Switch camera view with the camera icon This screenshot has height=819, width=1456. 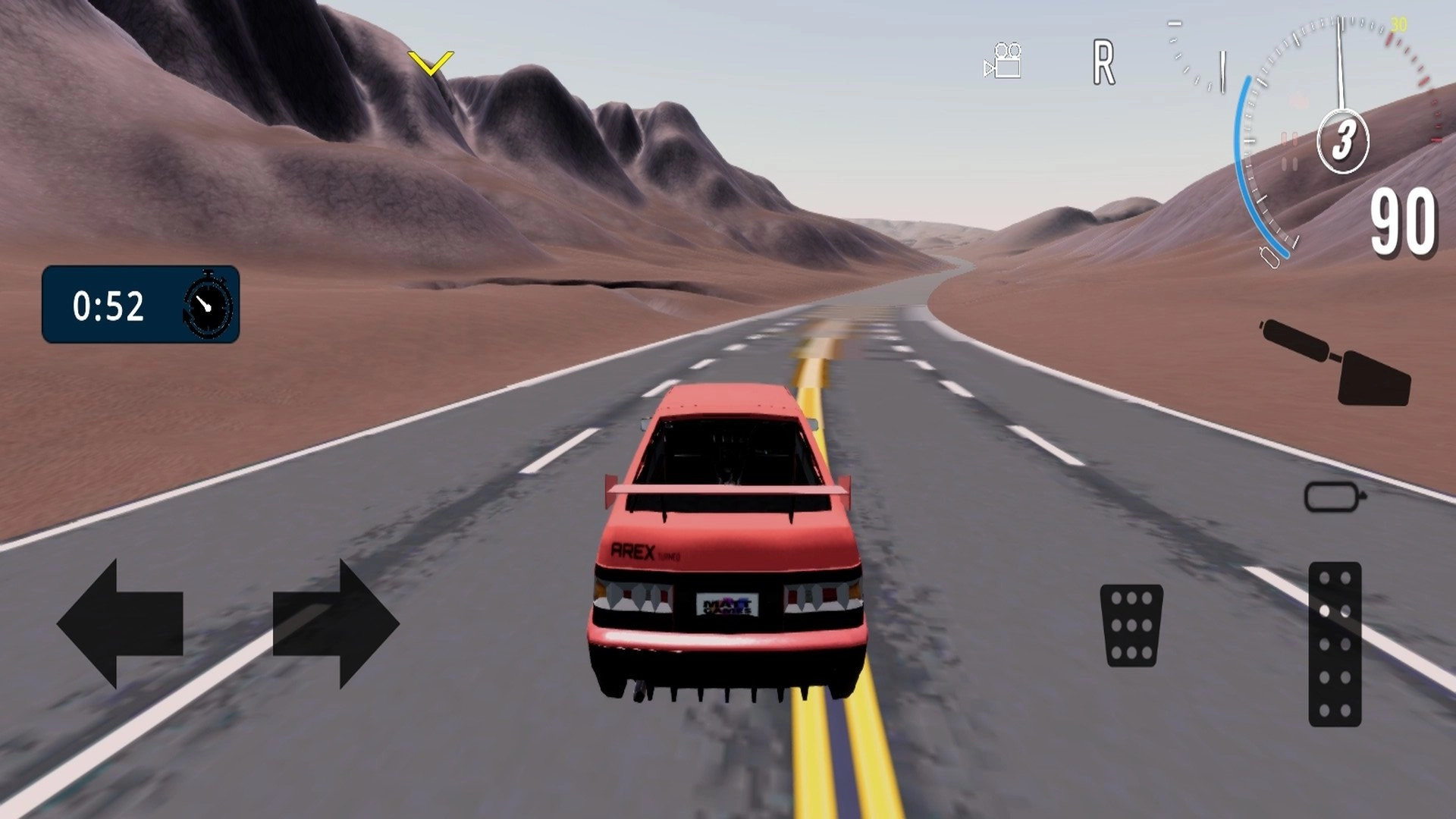1003,61
